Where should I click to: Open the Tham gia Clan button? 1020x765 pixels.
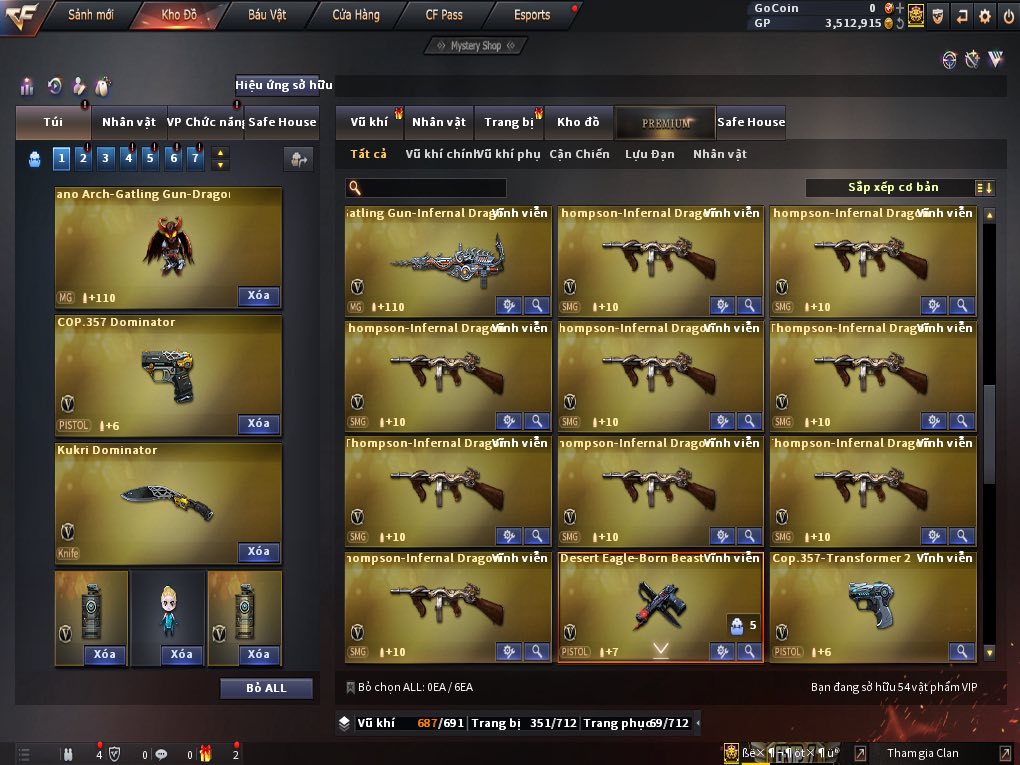pyautogui.click(x=922, y=753)
